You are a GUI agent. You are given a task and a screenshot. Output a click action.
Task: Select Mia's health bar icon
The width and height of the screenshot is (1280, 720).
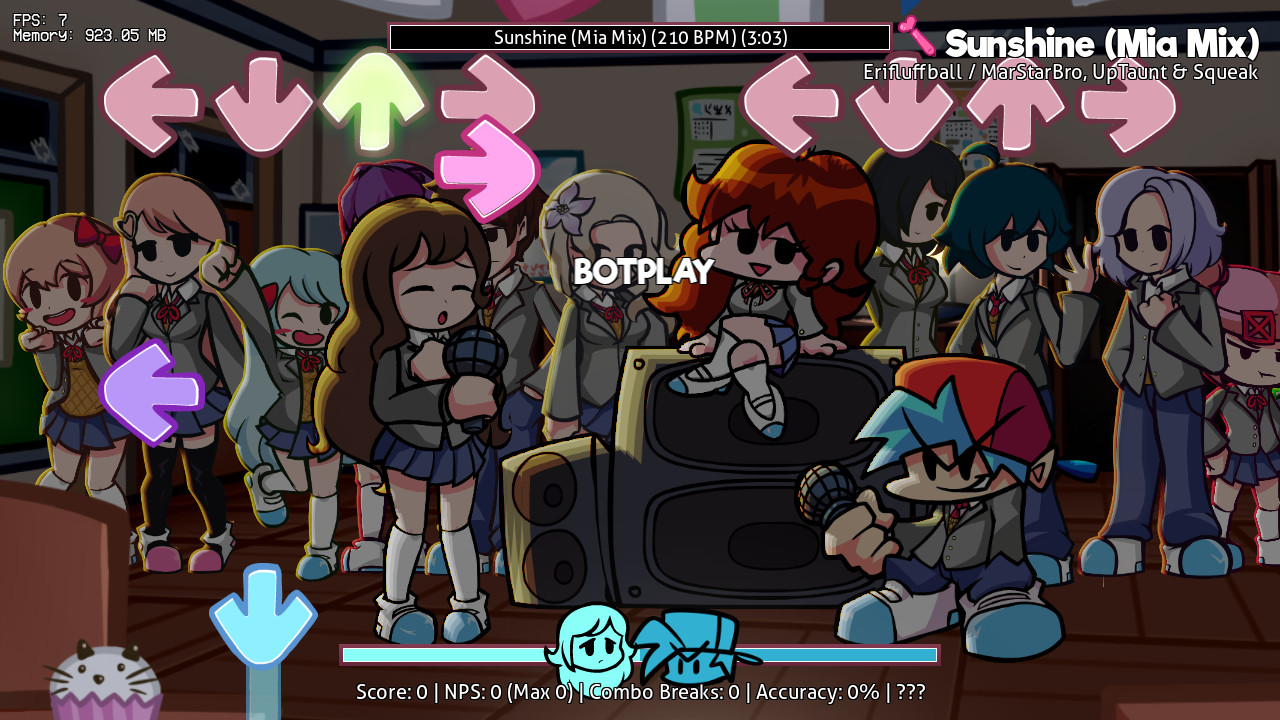[x=592, y=650]
